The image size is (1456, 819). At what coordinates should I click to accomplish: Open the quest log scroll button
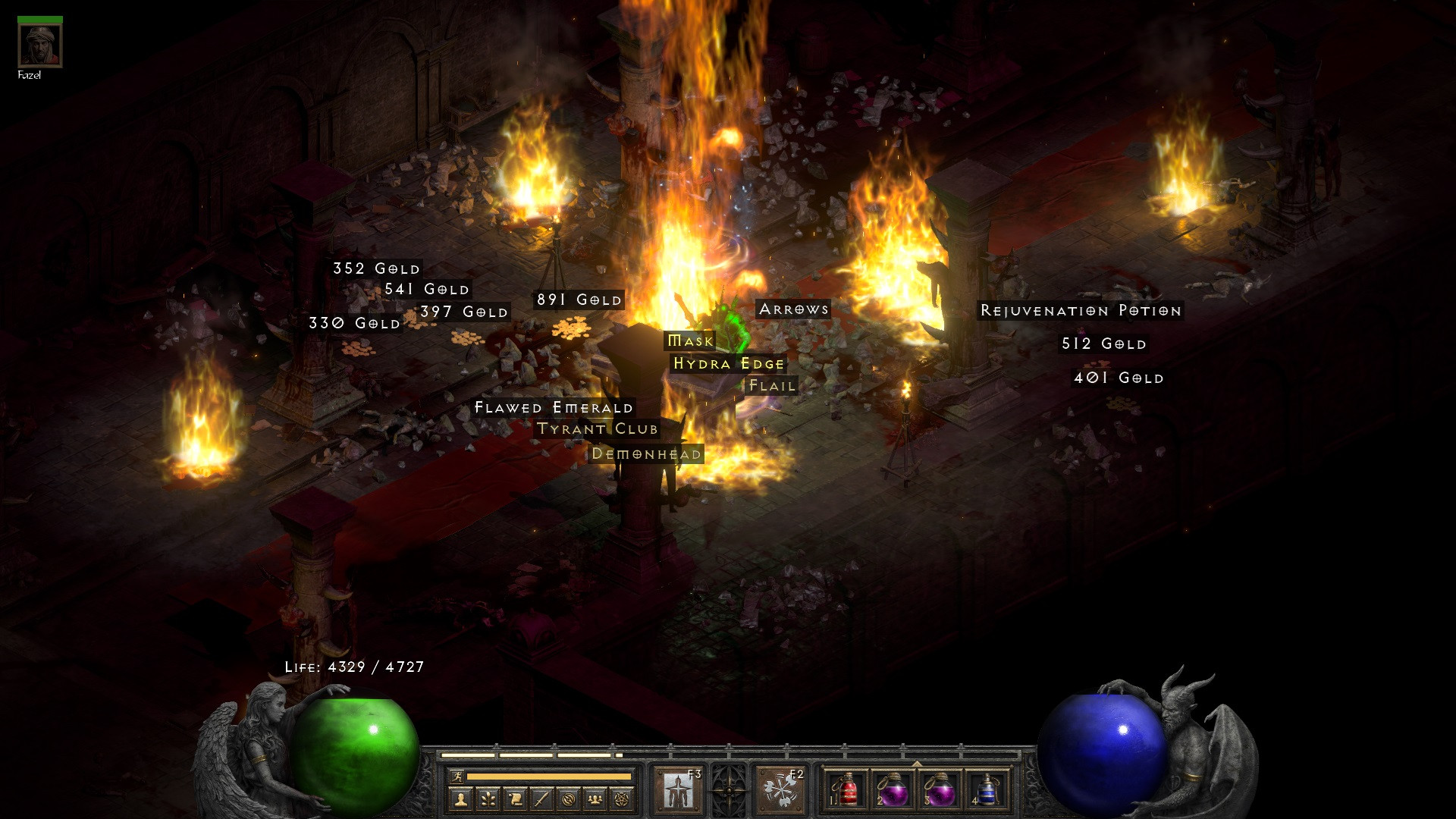click(515, 799)
